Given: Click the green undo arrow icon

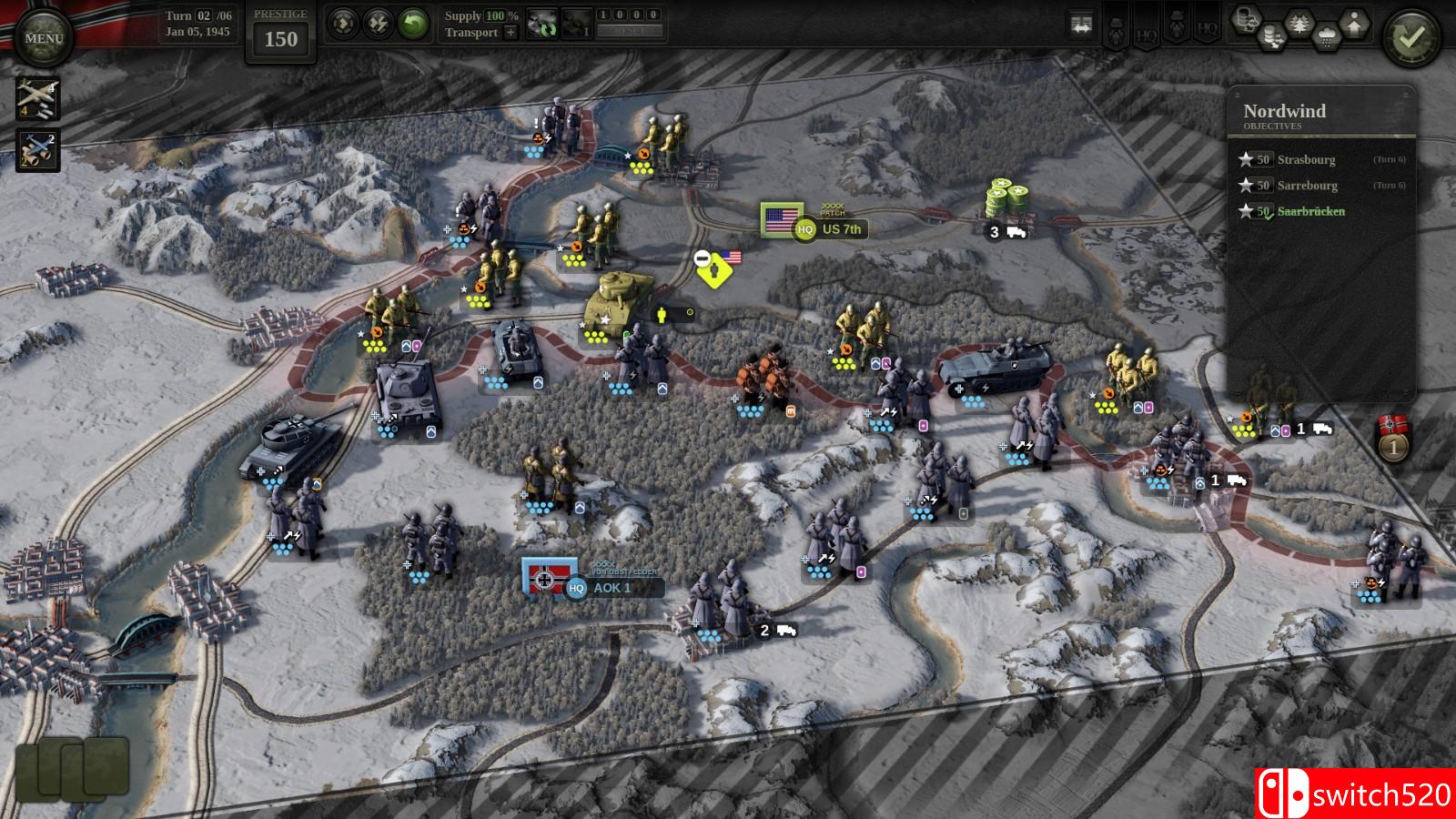Looking at the screenshot, I should point(413,23).
